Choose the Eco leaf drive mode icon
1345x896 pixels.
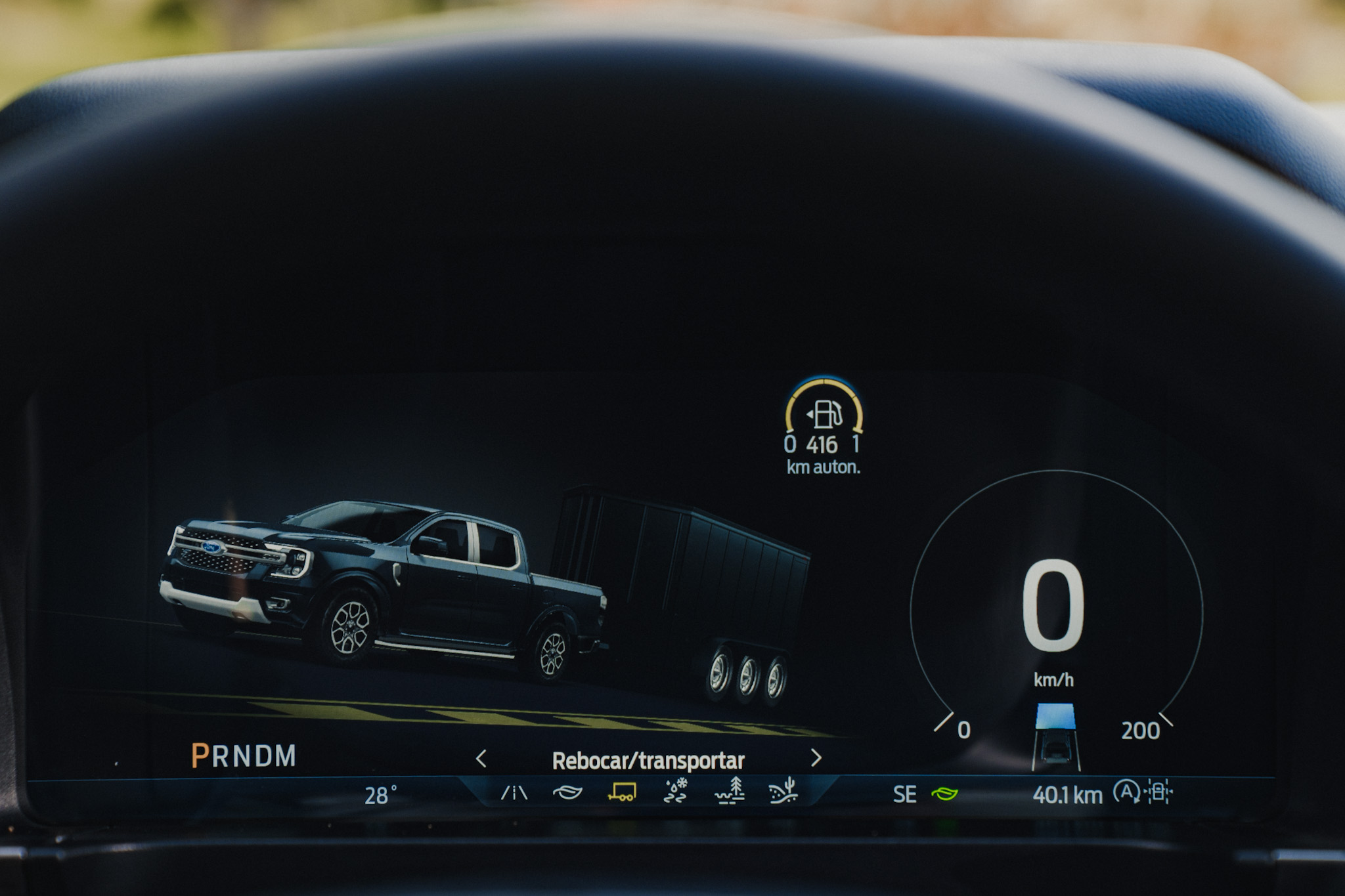tap(567, 793)
